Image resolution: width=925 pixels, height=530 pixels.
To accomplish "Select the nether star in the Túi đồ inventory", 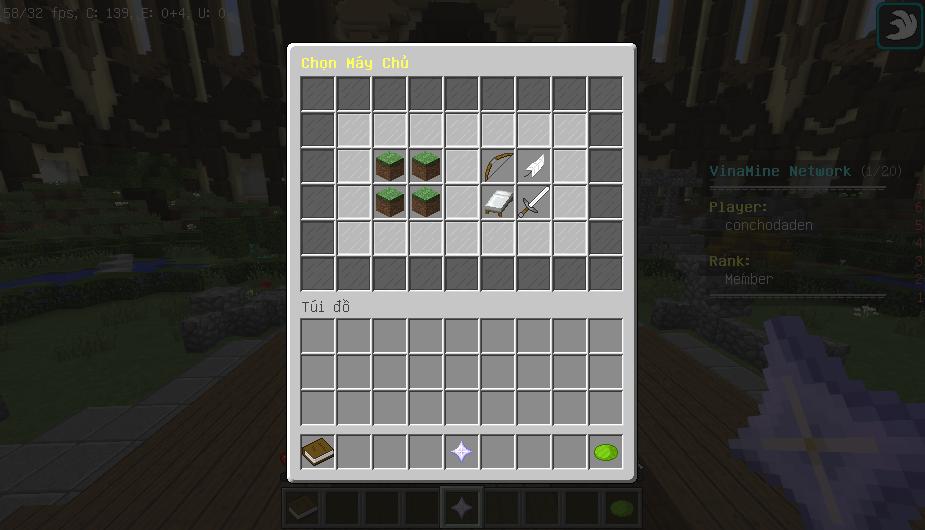I will point(461,452).
